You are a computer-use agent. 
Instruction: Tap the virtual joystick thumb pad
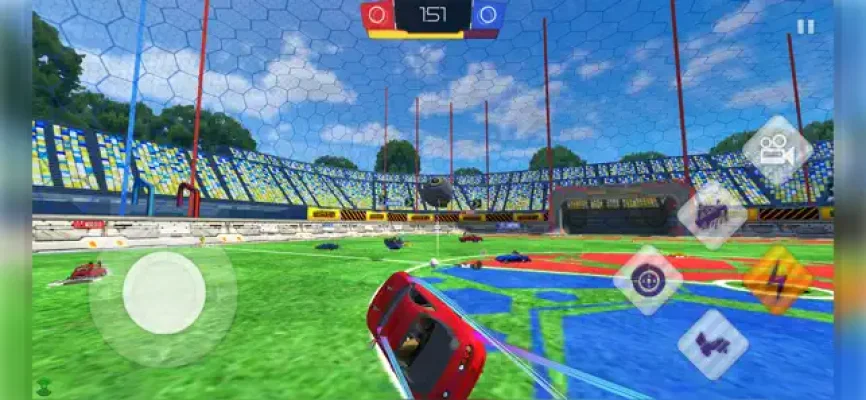pyautogui.click(x=164, y=292)
